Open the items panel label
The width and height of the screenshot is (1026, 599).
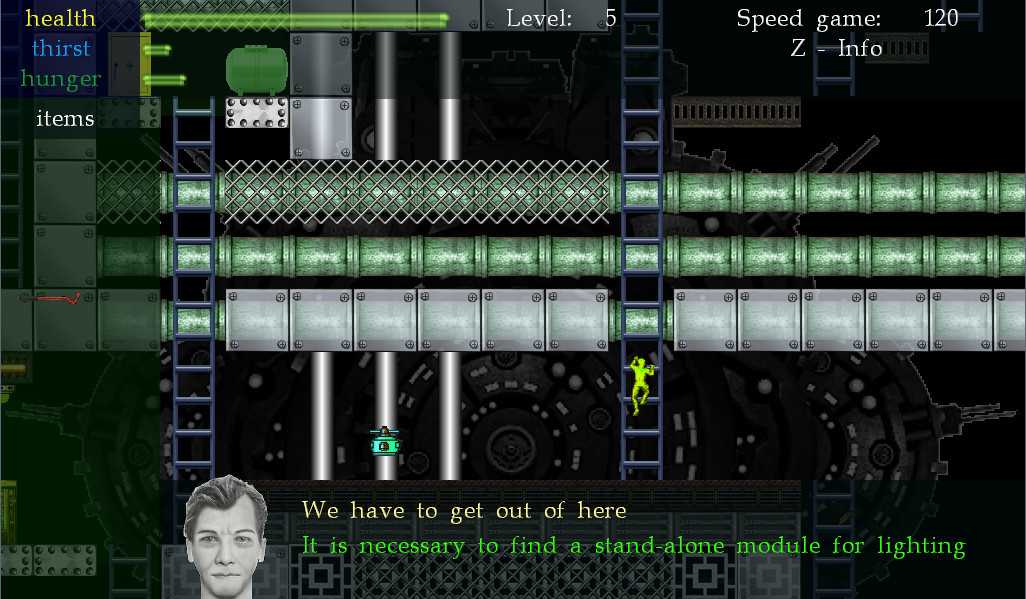pos(65,119)
